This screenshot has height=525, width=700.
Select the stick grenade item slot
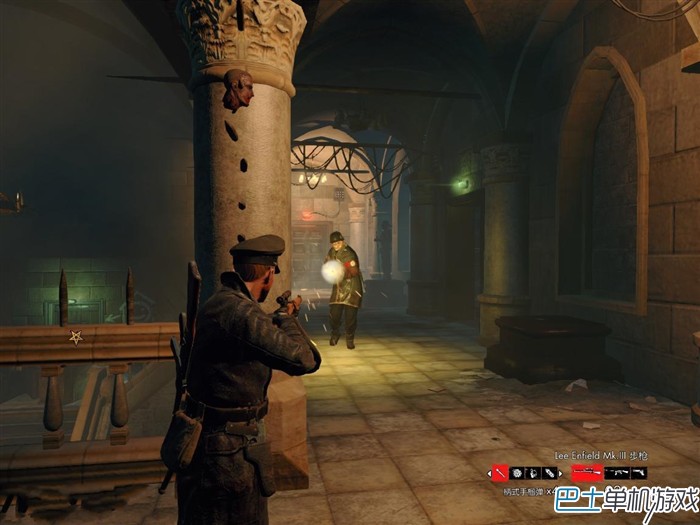[500, 473]
